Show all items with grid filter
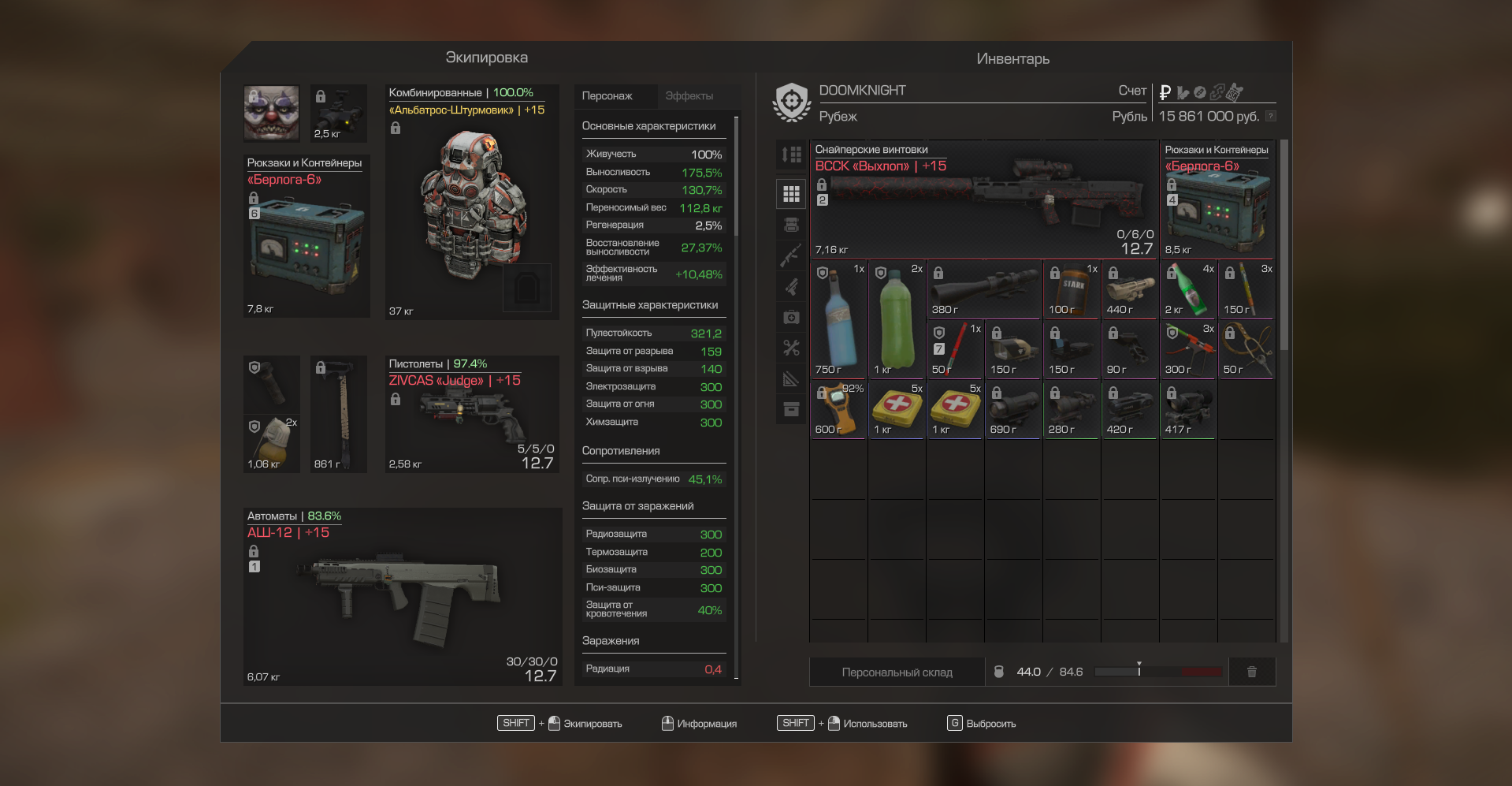This screenshot has width=1512, height=786. point(791,194)
